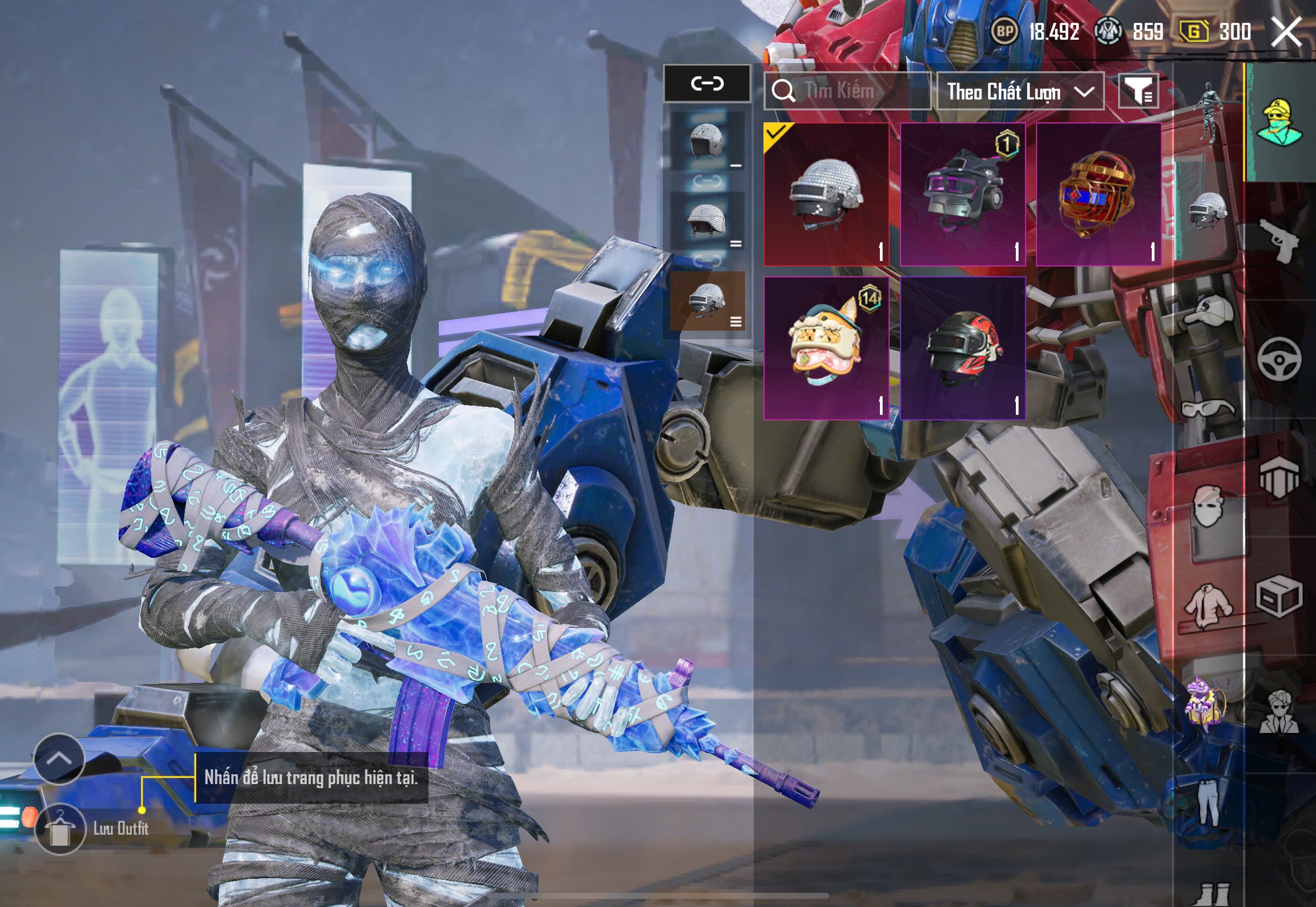Expand the up-arrow circle button
Viewport: 1316px width, 907px height.
pyautogui.click(x=59, y=759)
